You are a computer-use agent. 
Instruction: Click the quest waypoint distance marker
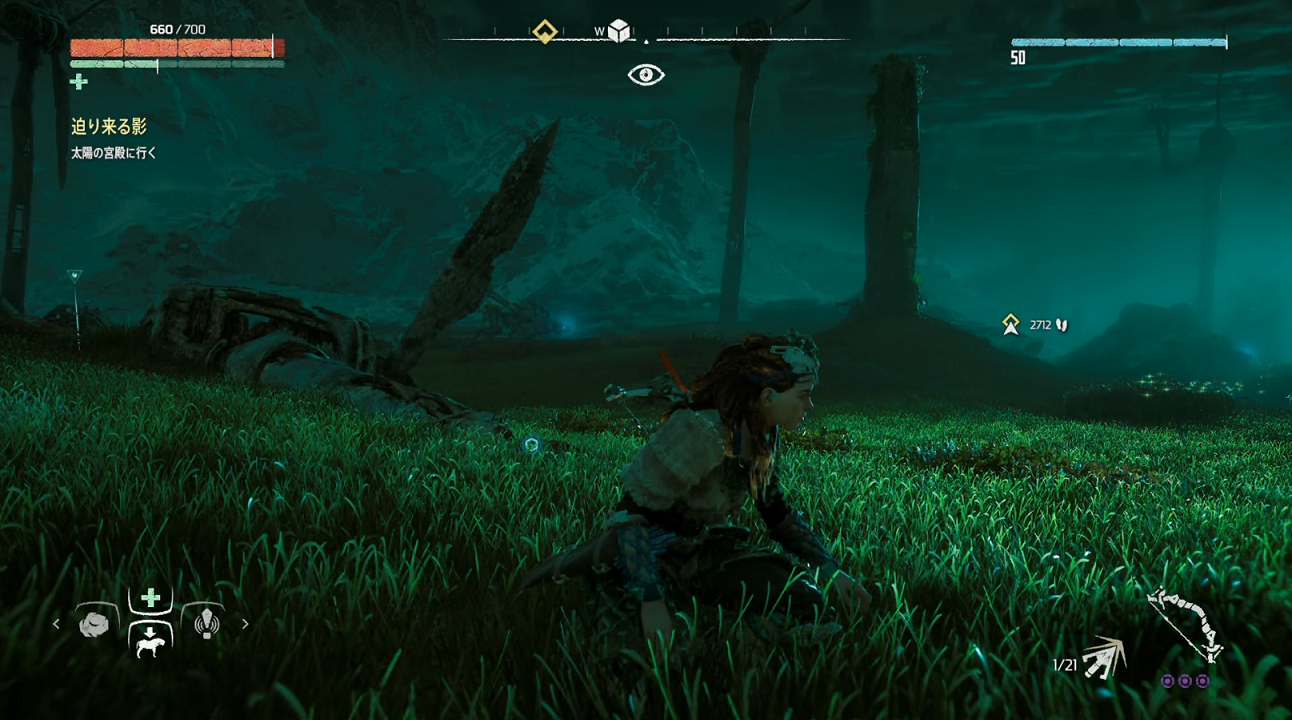coord(1012,324)
